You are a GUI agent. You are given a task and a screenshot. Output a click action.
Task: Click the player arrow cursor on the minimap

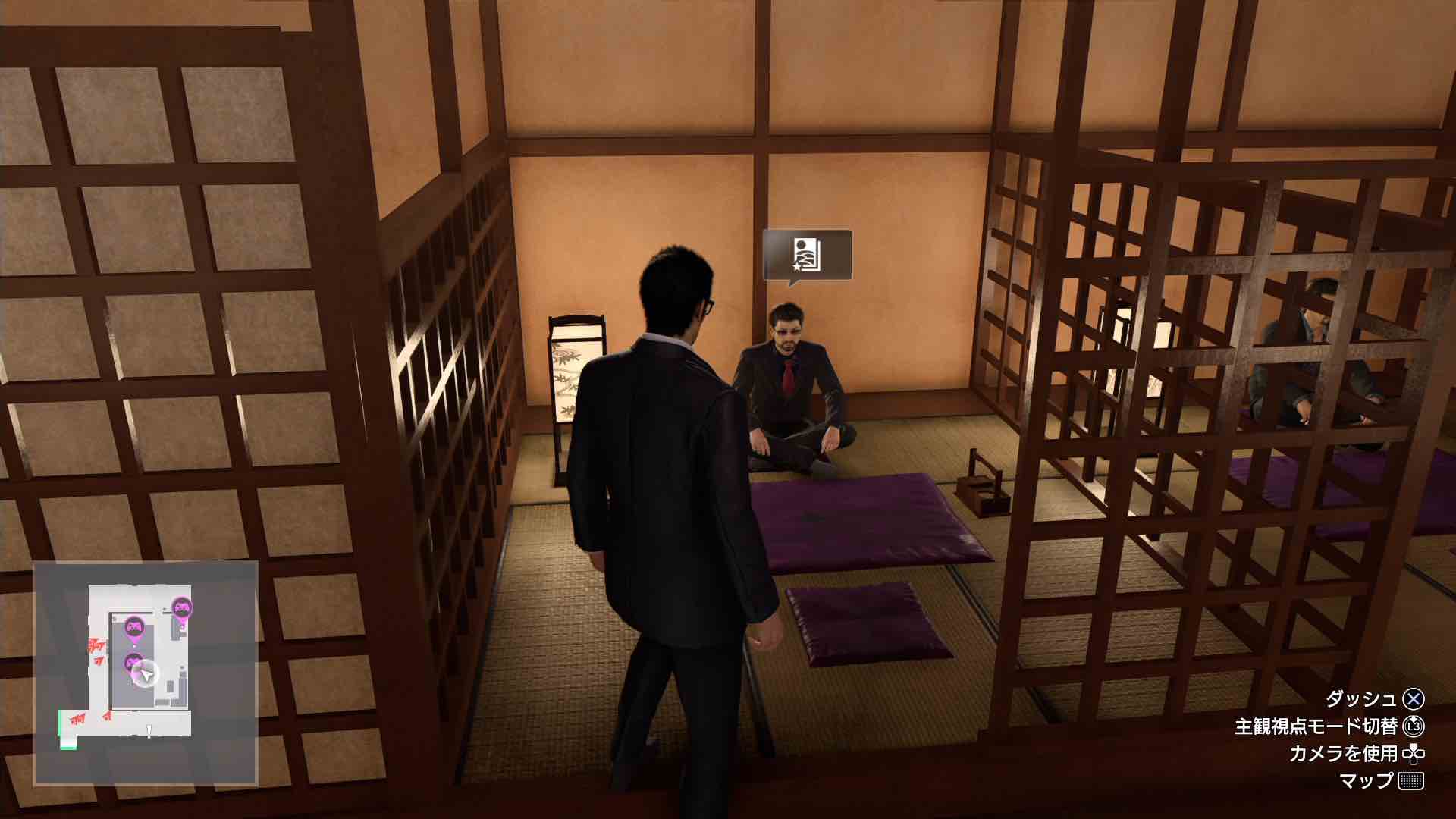[x=146, y=673]
